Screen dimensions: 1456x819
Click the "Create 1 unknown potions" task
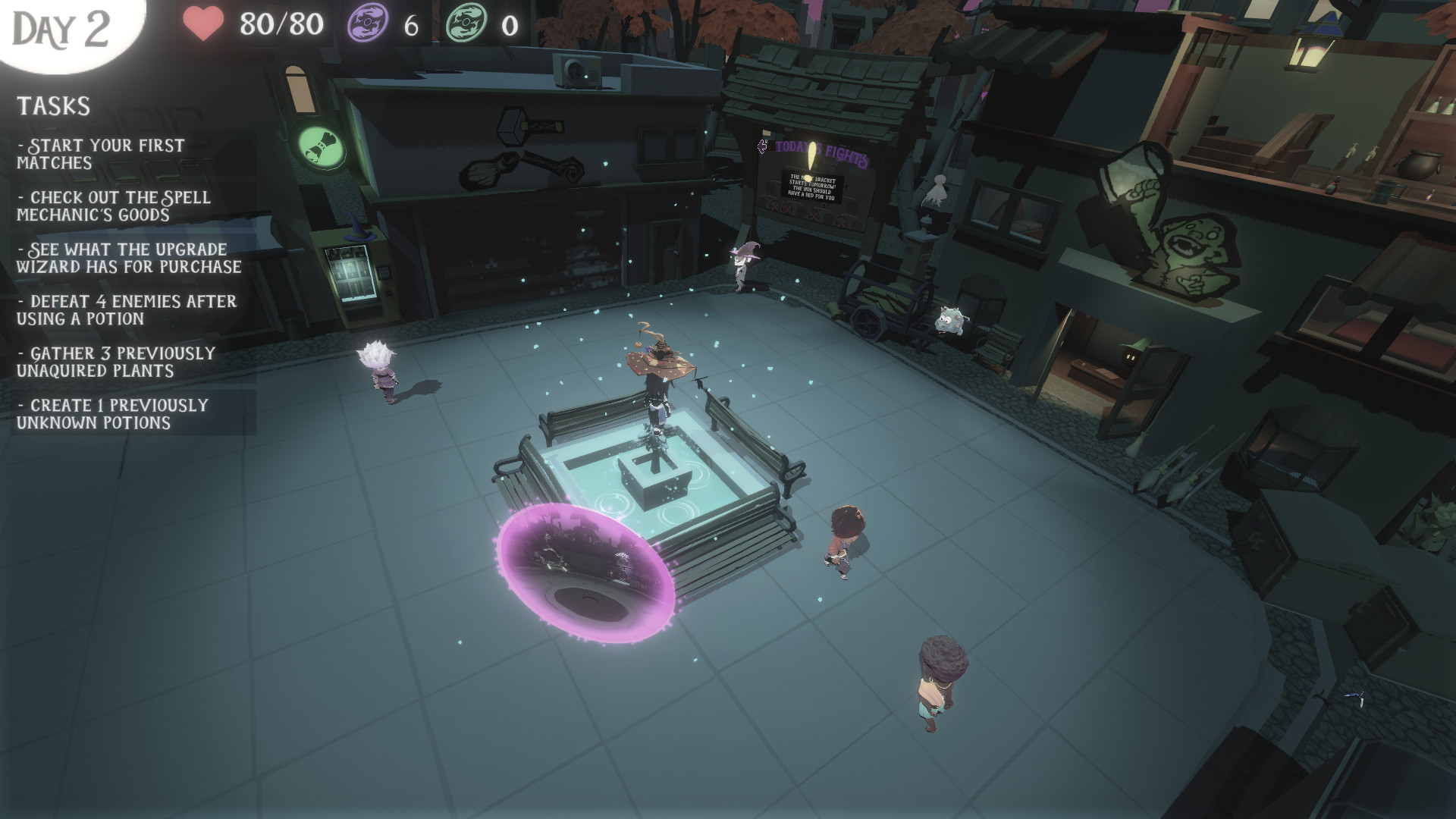[x=112, y=414]
